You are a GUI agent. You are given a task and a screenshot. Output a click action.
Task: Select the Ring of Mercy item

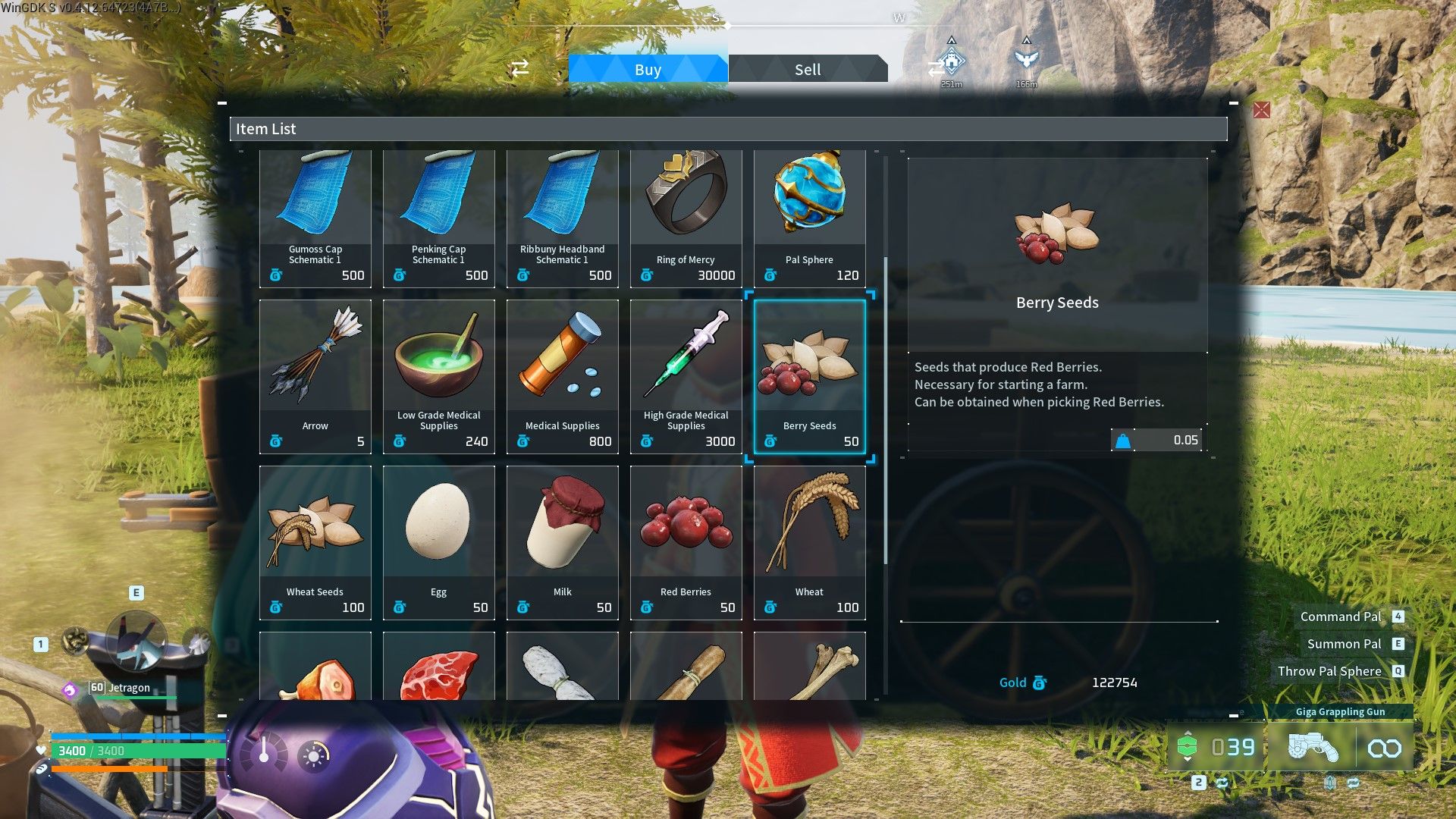686,218
